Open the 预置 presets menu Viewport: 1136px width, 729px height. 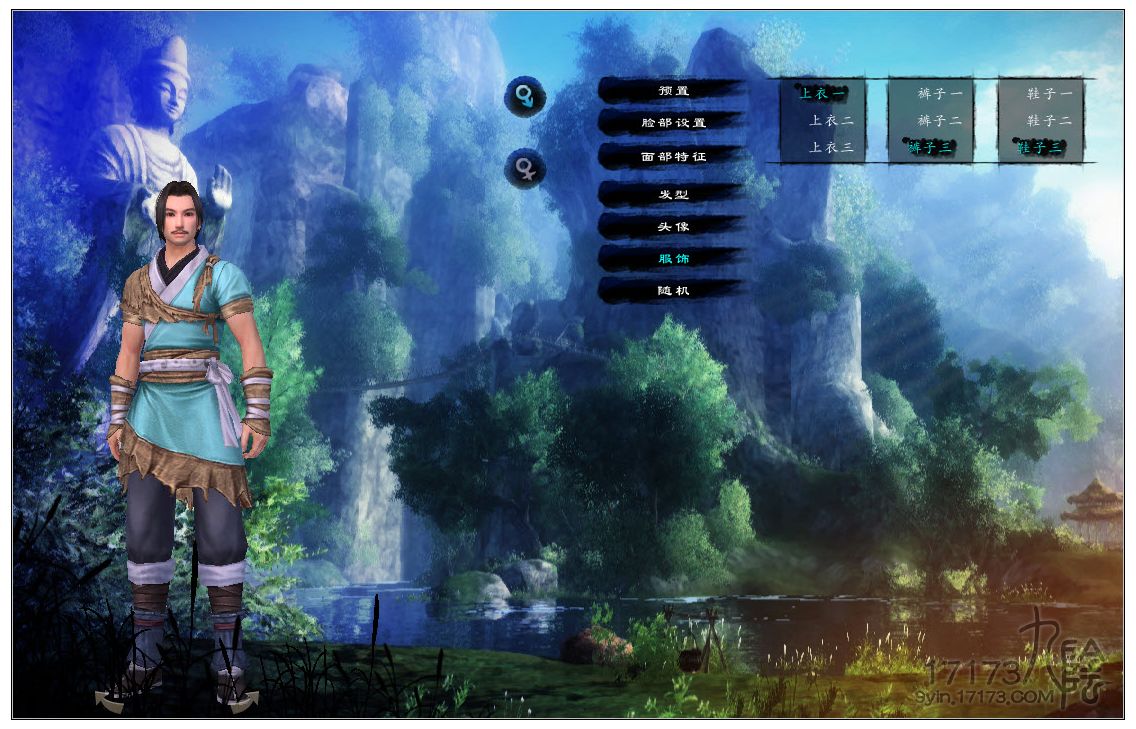pyautogui.click(x=673, y=91)
